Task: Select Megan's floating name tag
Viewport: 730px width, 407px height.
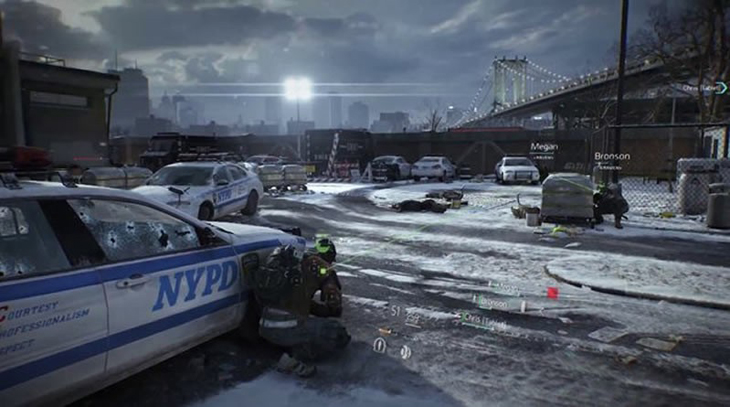Action: [x=544, y=146]
